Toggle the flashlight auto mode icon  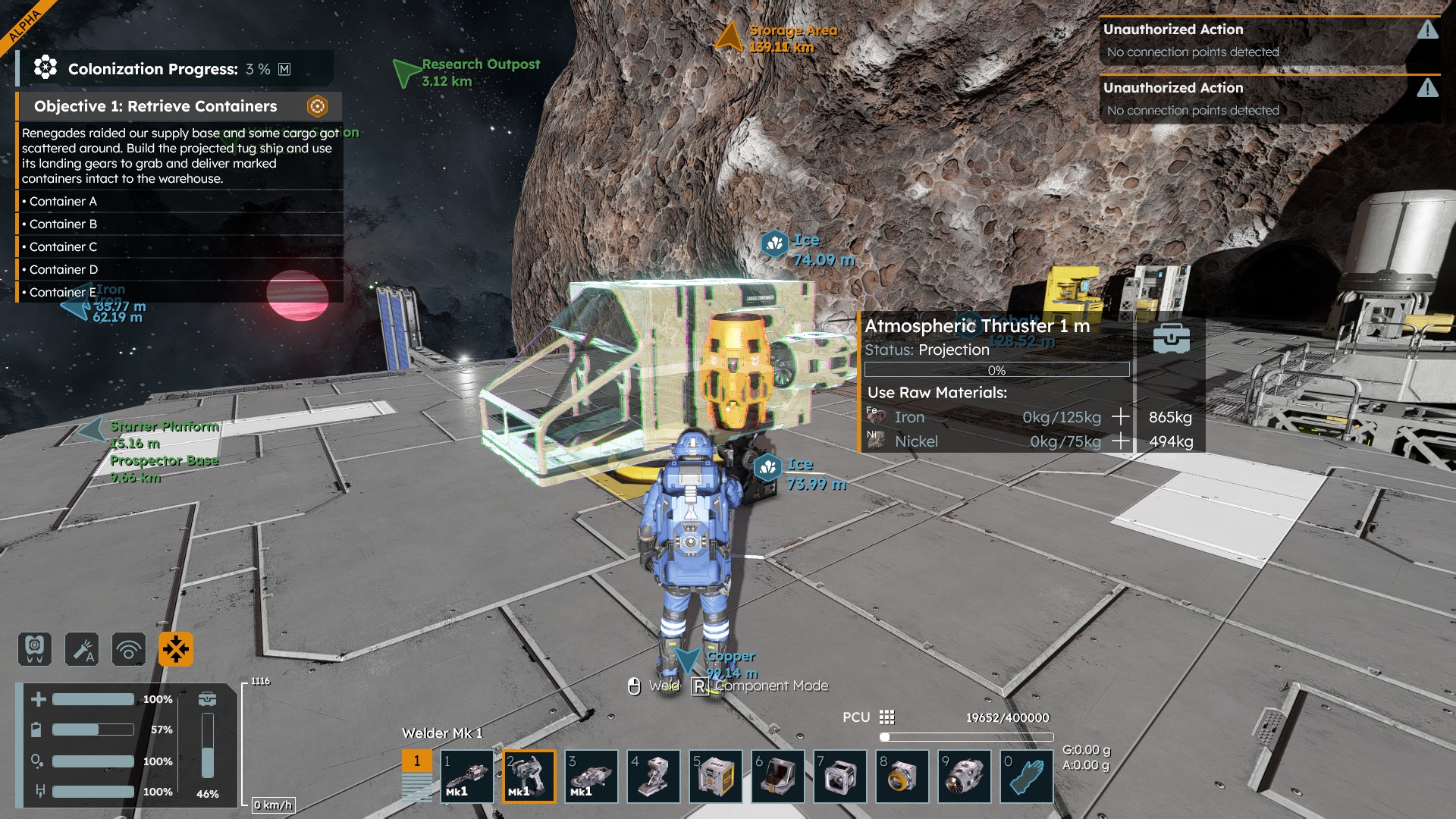tap(82, 649)
